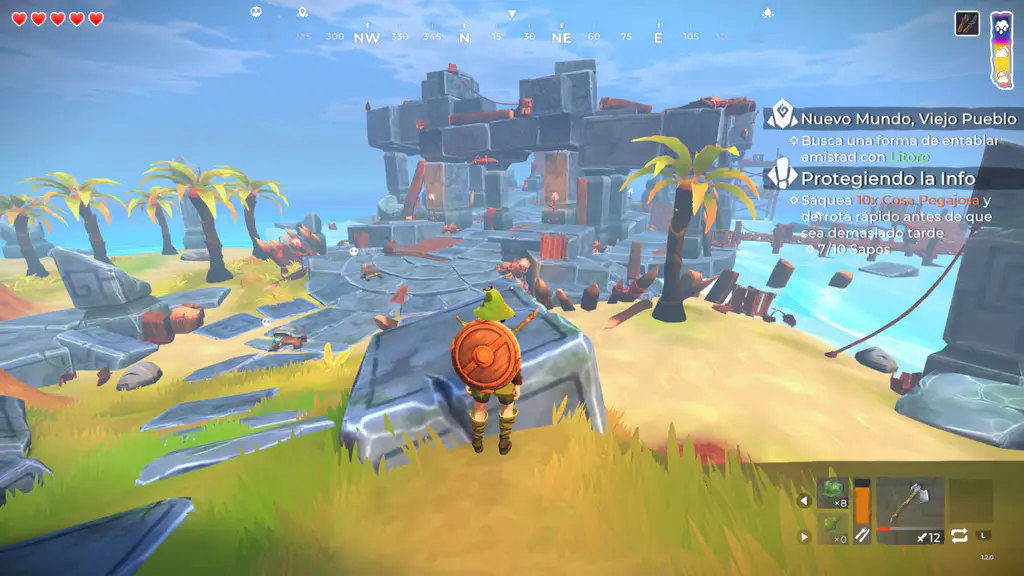
Task: Click the left arrow beside the item slots
Action: click(804, 501)
